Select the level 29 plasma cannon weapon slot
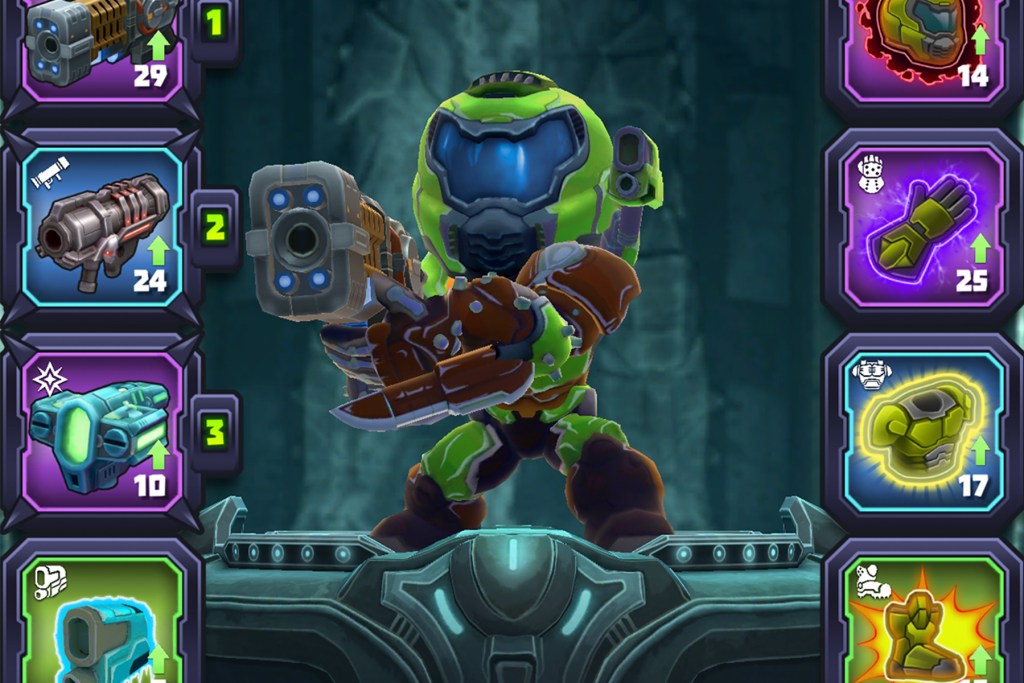 [100, 45]
